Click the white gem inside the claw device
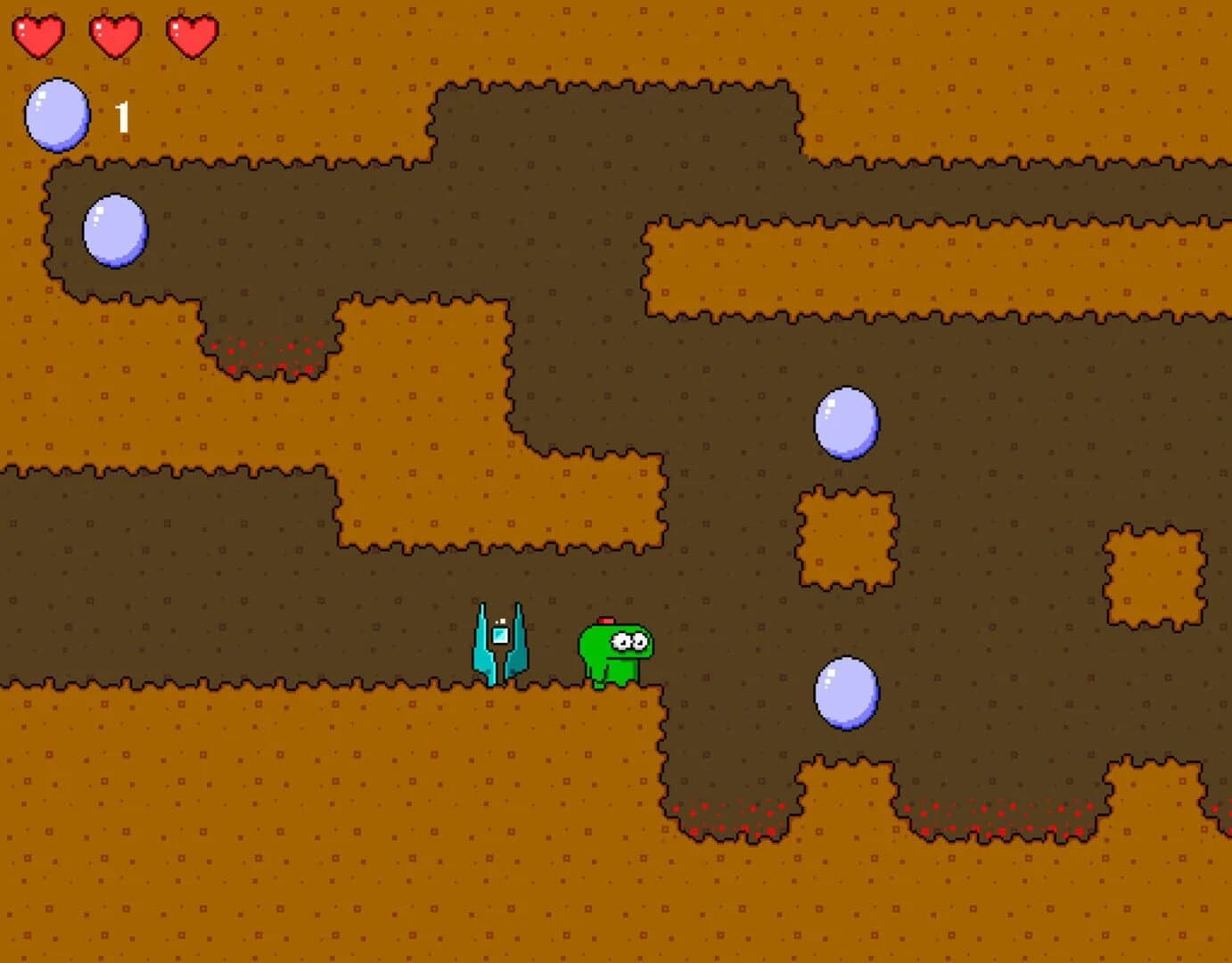 point(499,634)
